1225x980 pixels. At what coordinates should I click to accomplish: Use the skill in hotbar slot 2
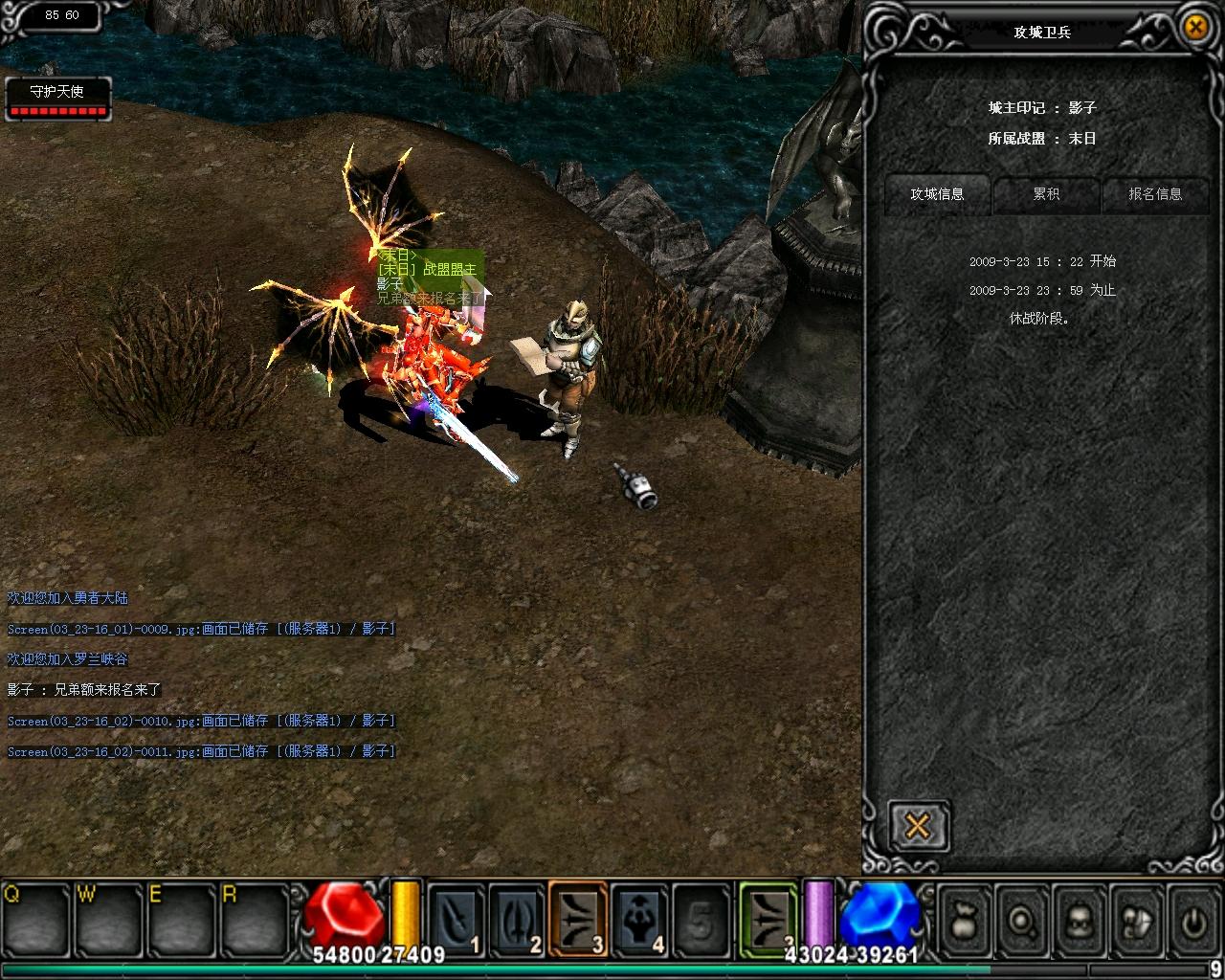pos(517,919)
